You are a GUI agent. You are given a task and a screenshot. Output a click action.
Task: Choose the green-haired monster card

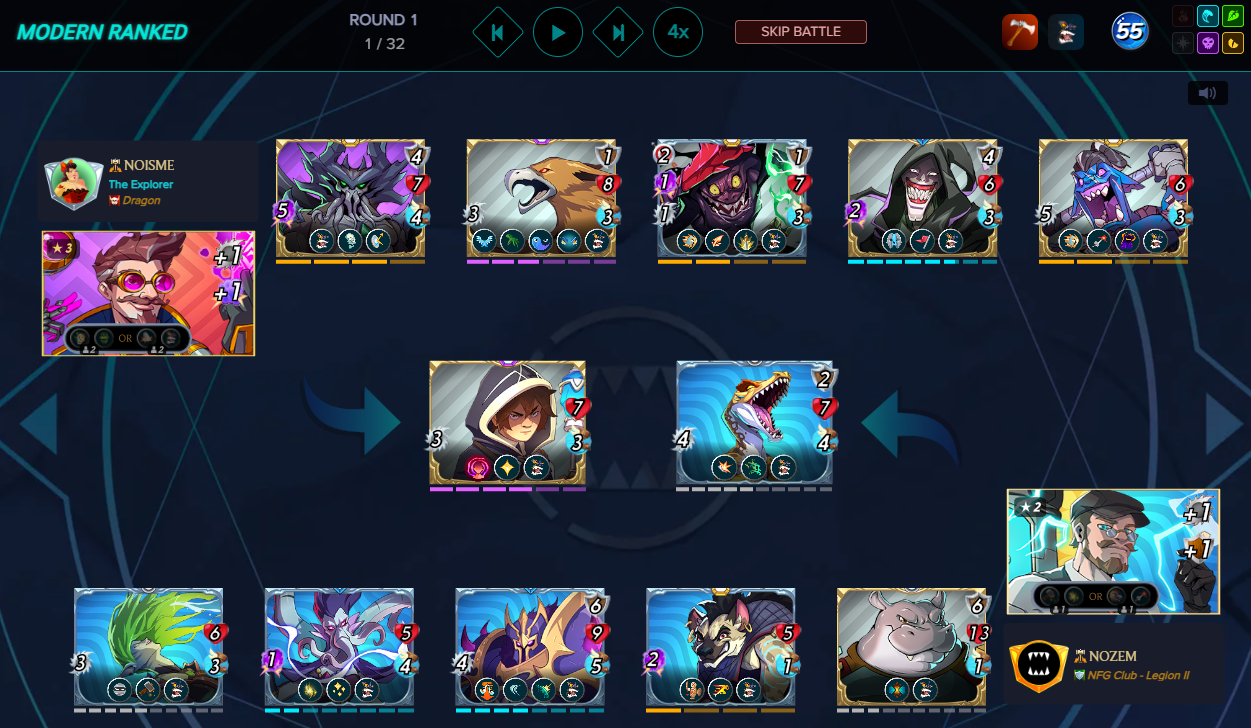pyautogui.click(x=148, y=647)
